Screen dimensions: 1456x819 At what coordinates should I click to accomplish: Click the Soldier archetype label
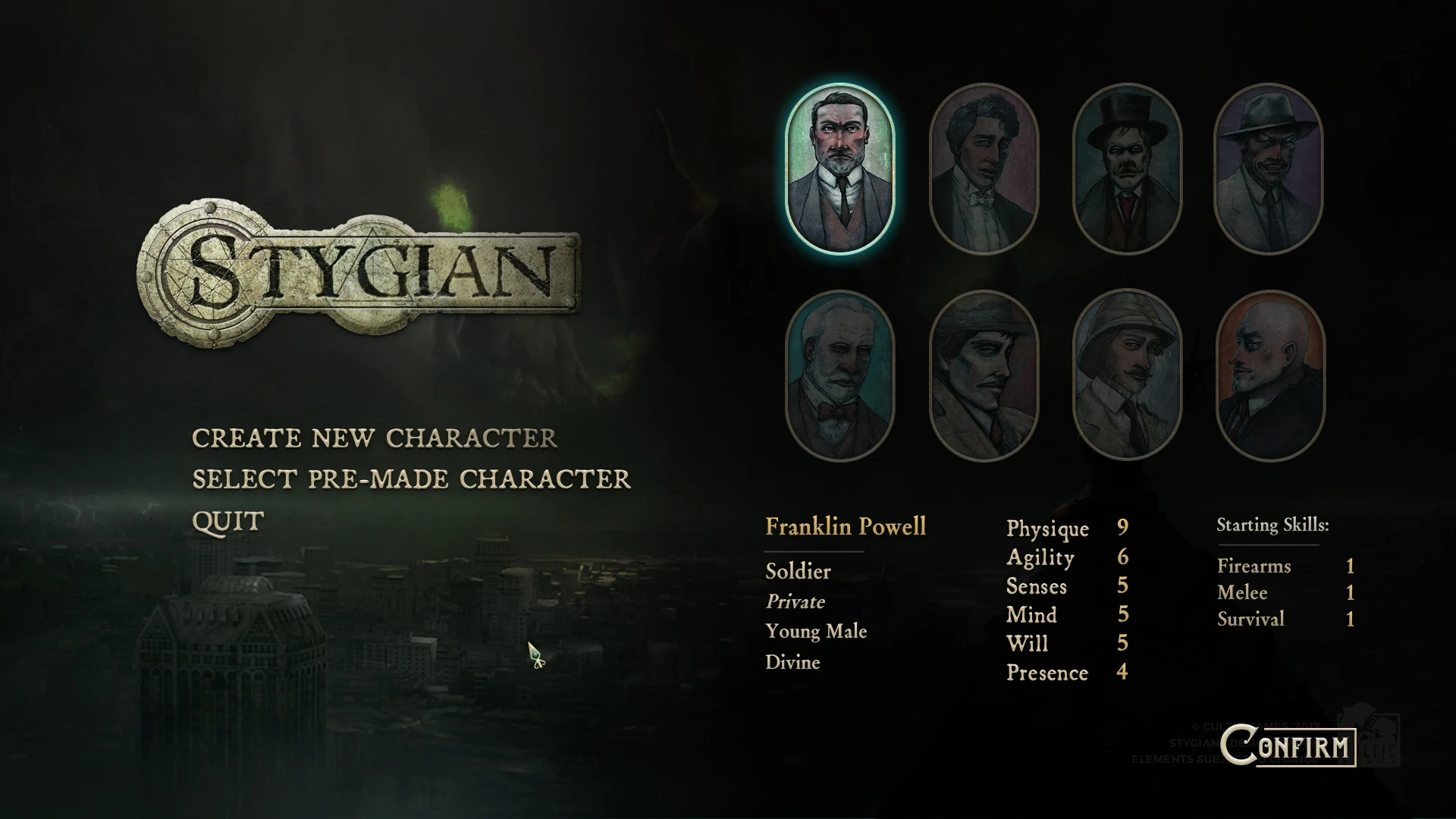pos(798,571)
